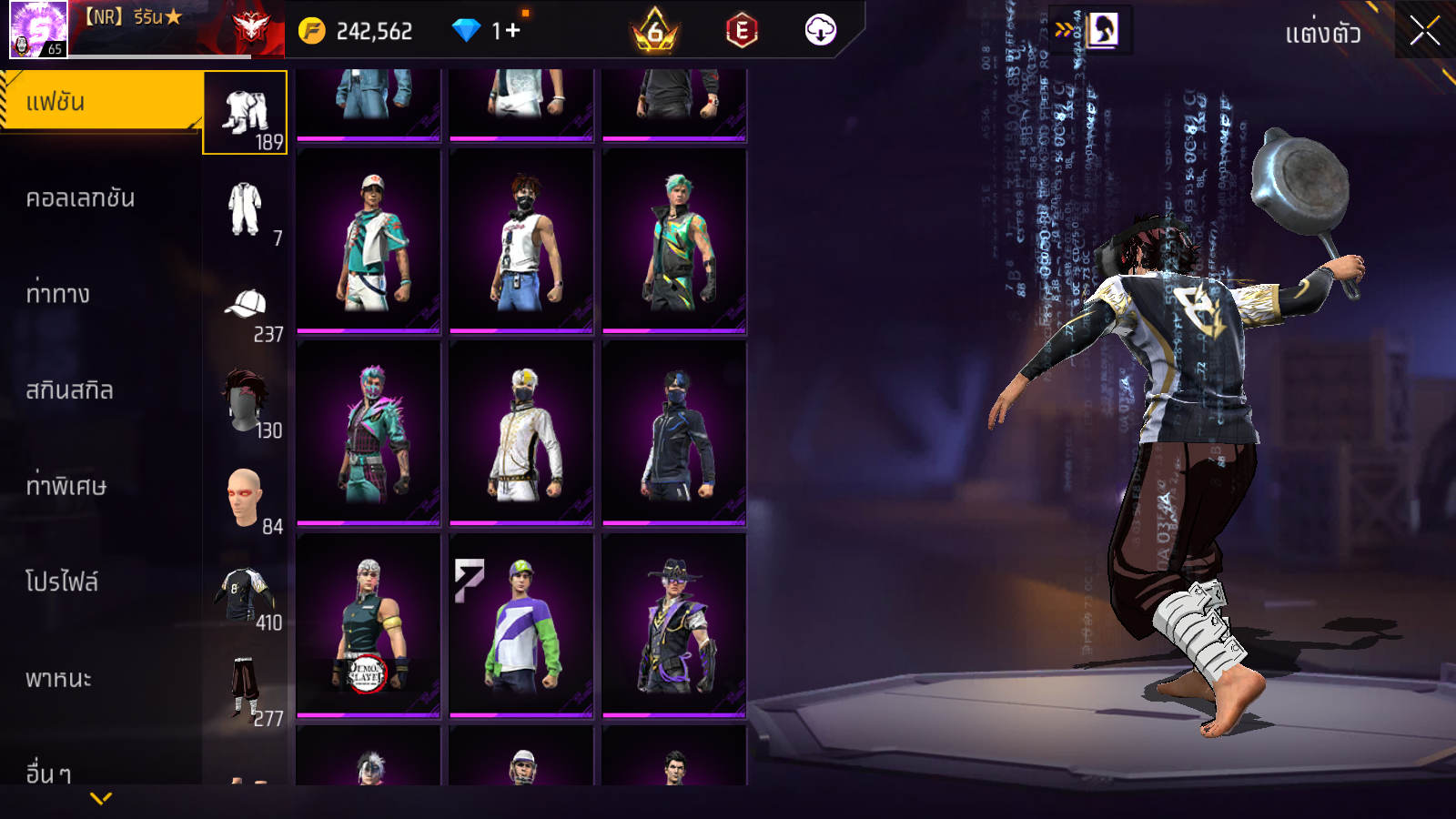Pick the purple and green hoodie outfit
1456x819 pixels.
[521, 626]
